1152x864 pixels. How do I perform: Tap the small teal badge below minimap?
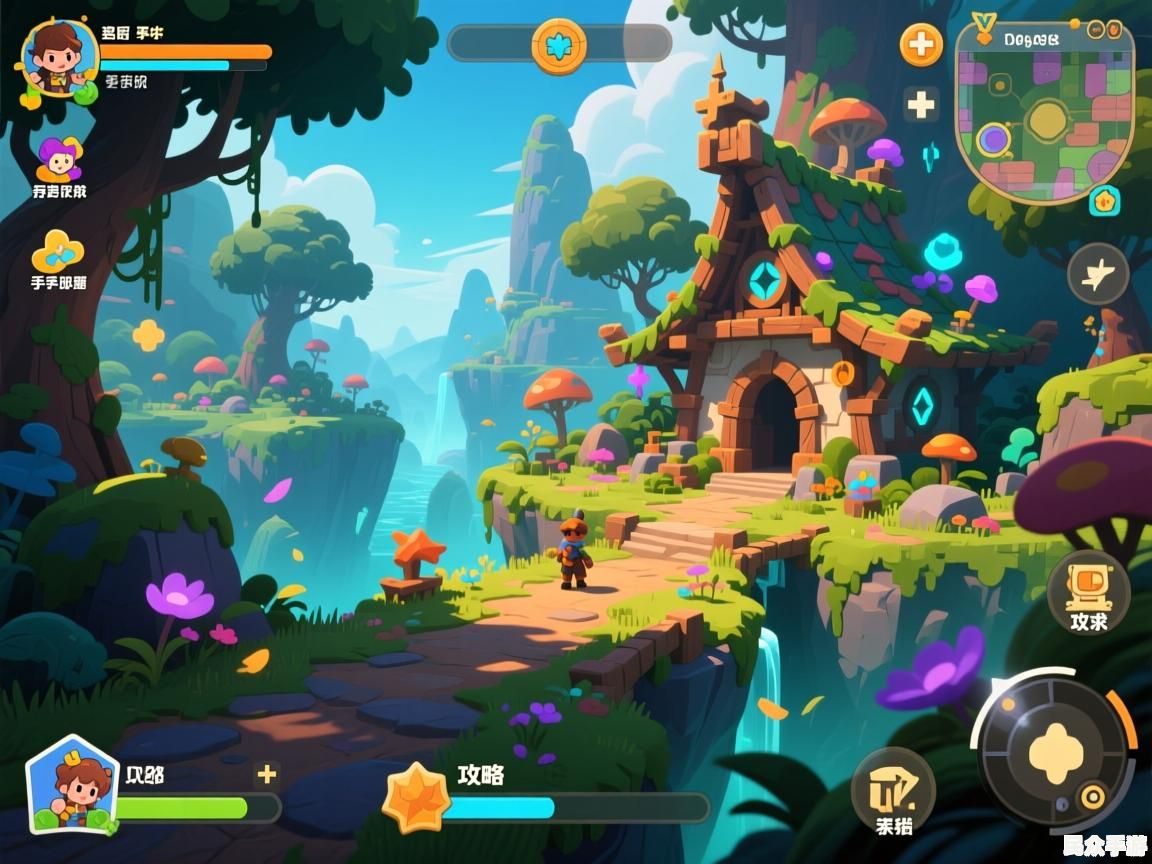(x=1104, y=200)
